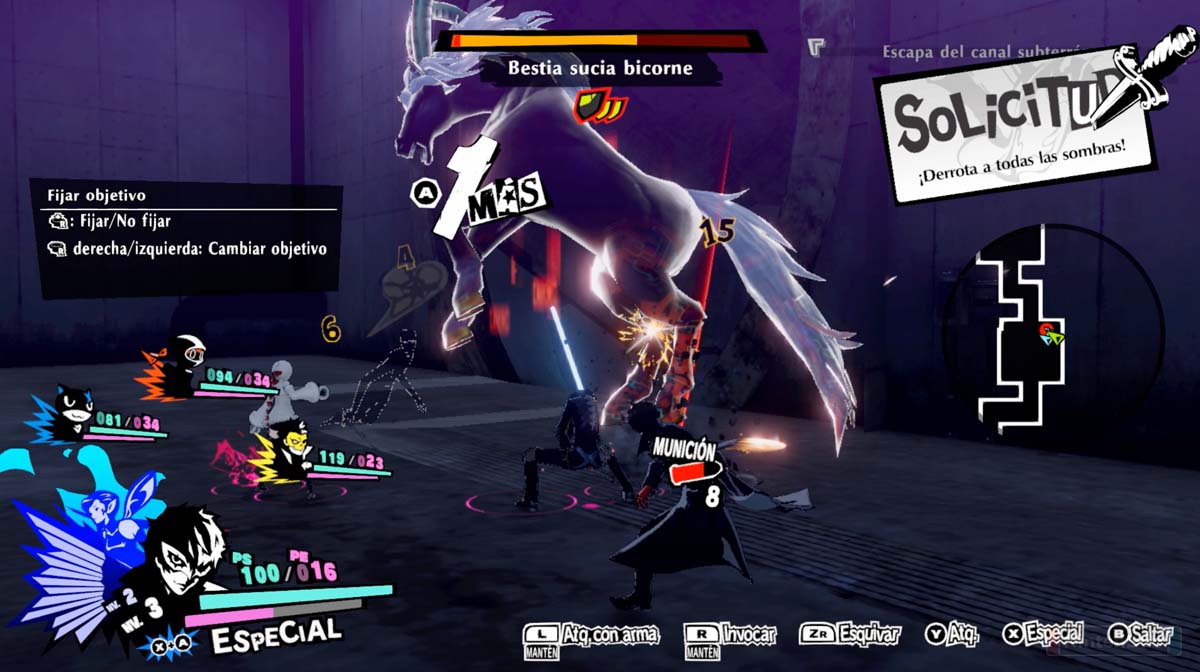The height and width of the screenshot is (672, 1200).
Task: Switch to the yellow skull-masked party member
Action: pyautogui.click(x=289, y=448)
